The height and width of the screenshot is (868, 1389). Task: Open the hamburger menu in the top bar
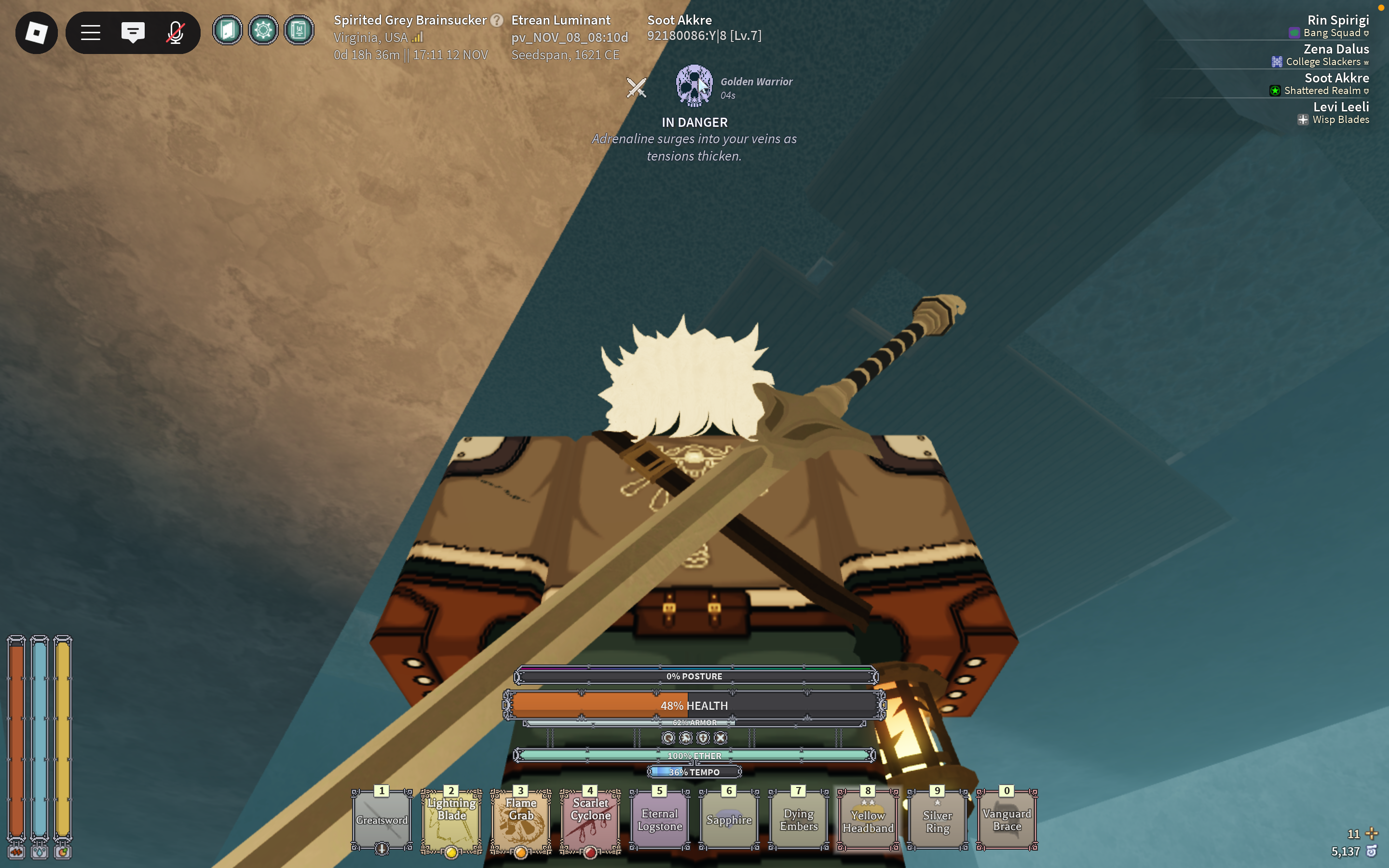click(x=91, y=33)
